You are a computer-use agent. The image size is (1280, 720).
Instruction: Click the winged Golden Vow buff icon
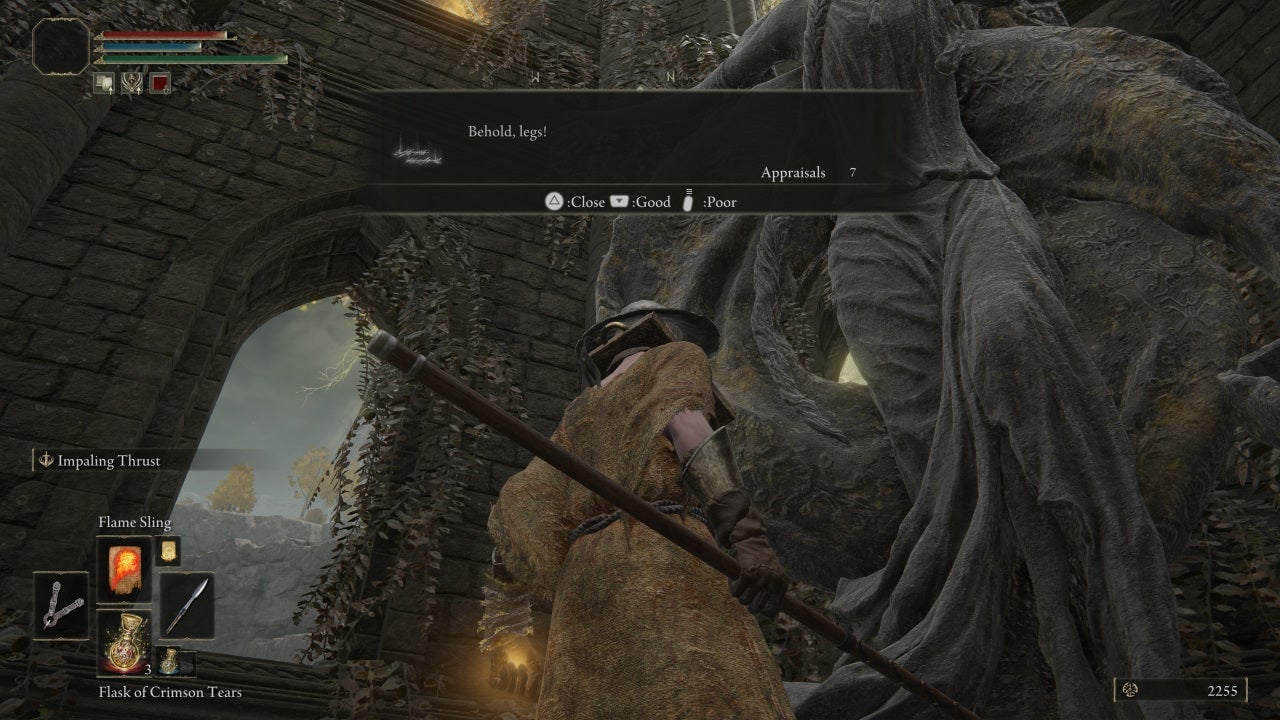tap(133, 83)
